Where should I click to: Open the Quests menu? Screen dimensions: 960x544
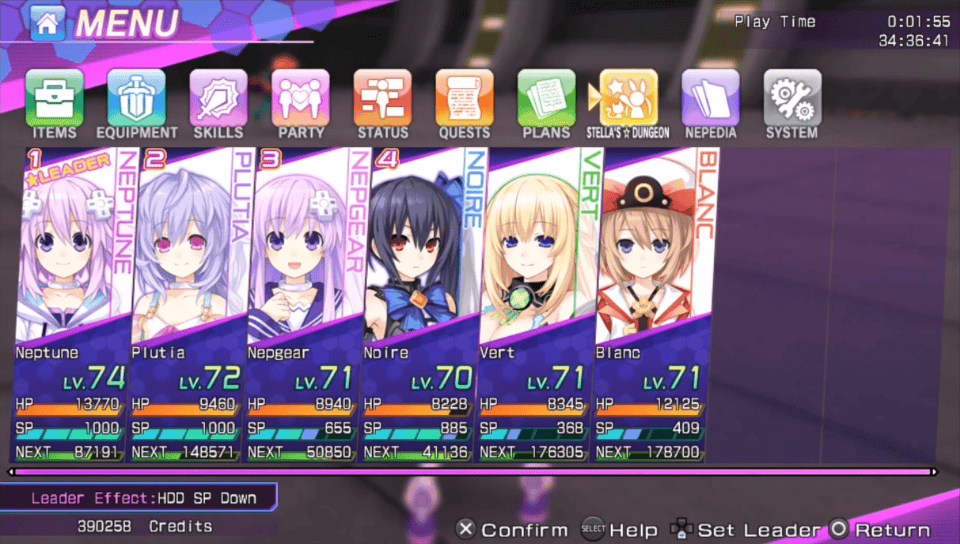[x=464, y=98]
